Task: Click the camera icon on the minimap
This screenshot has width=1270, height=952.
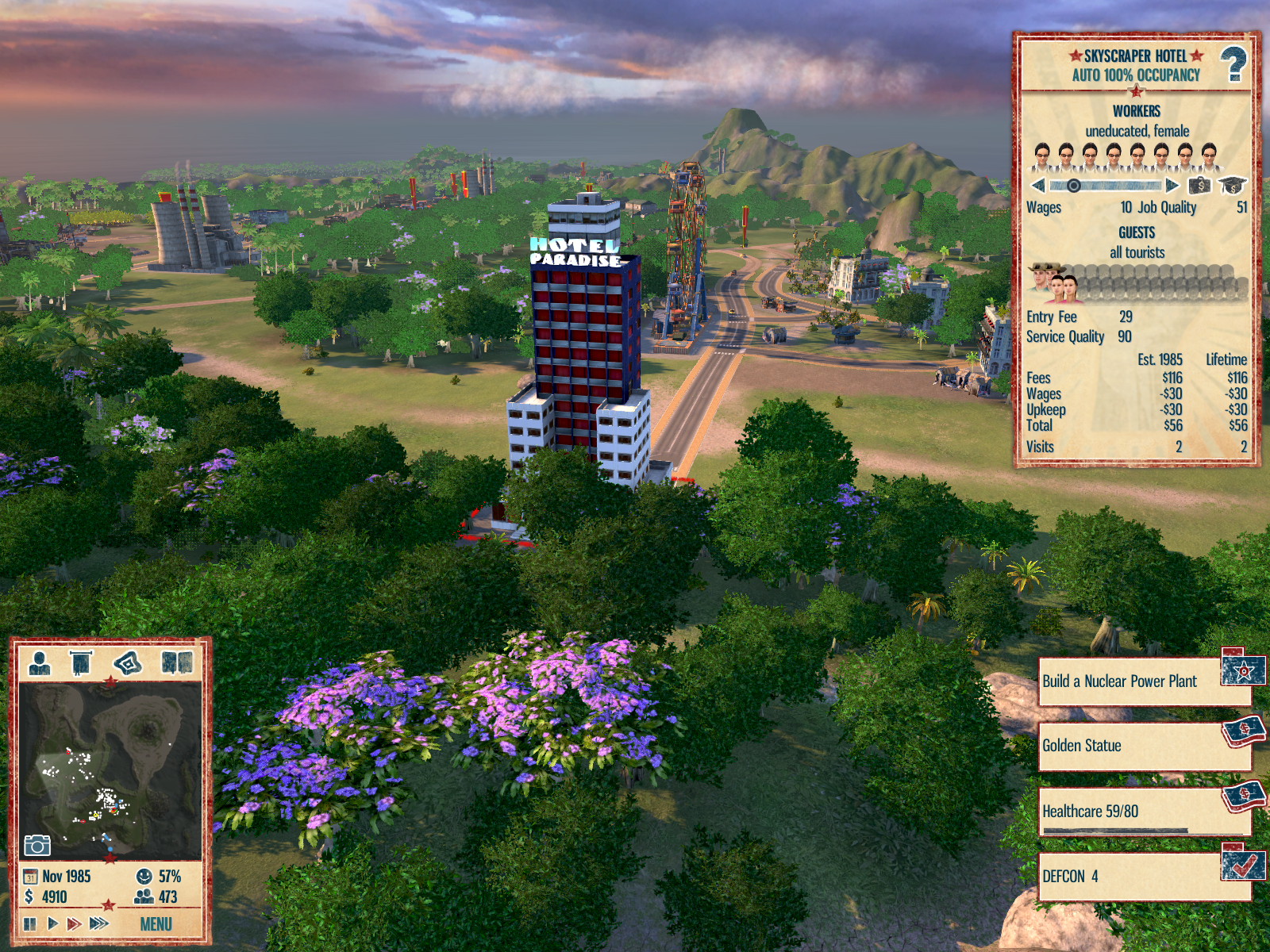Action: pos(37,845)
